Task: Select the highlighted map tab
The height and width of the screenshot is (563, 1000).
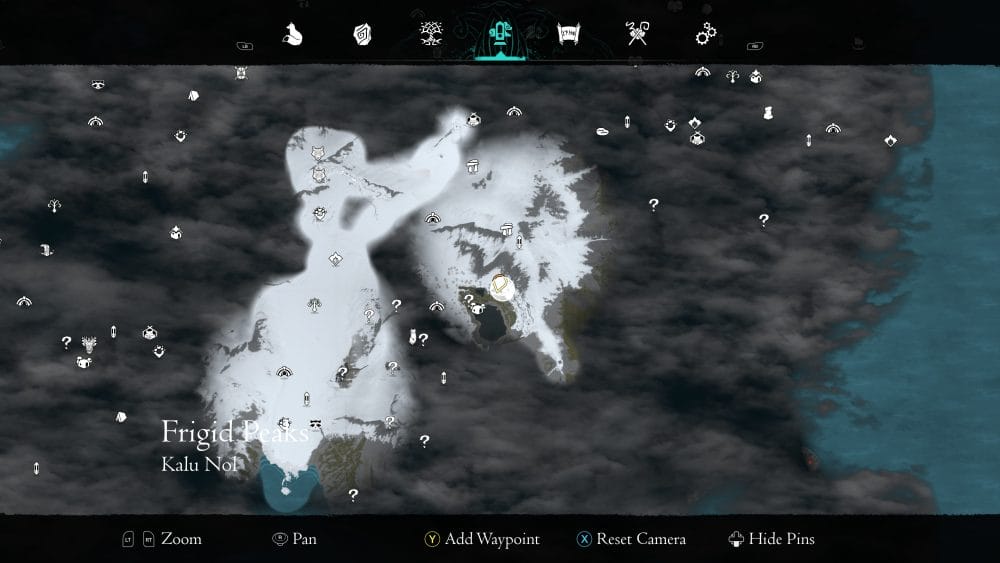Action: [498, 35]
